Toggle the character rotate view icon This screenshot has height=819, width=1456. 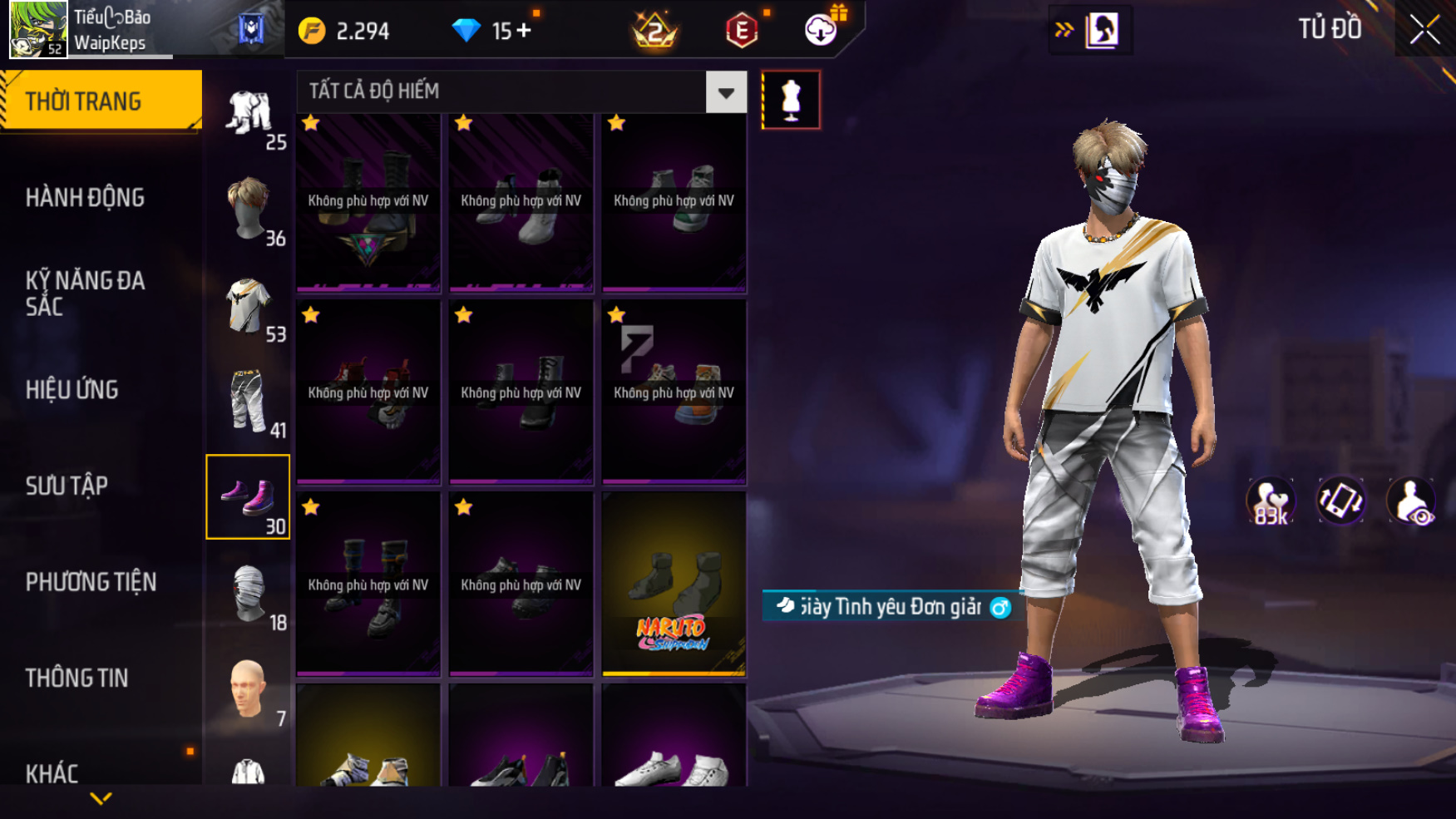(x=1340, y=501)
